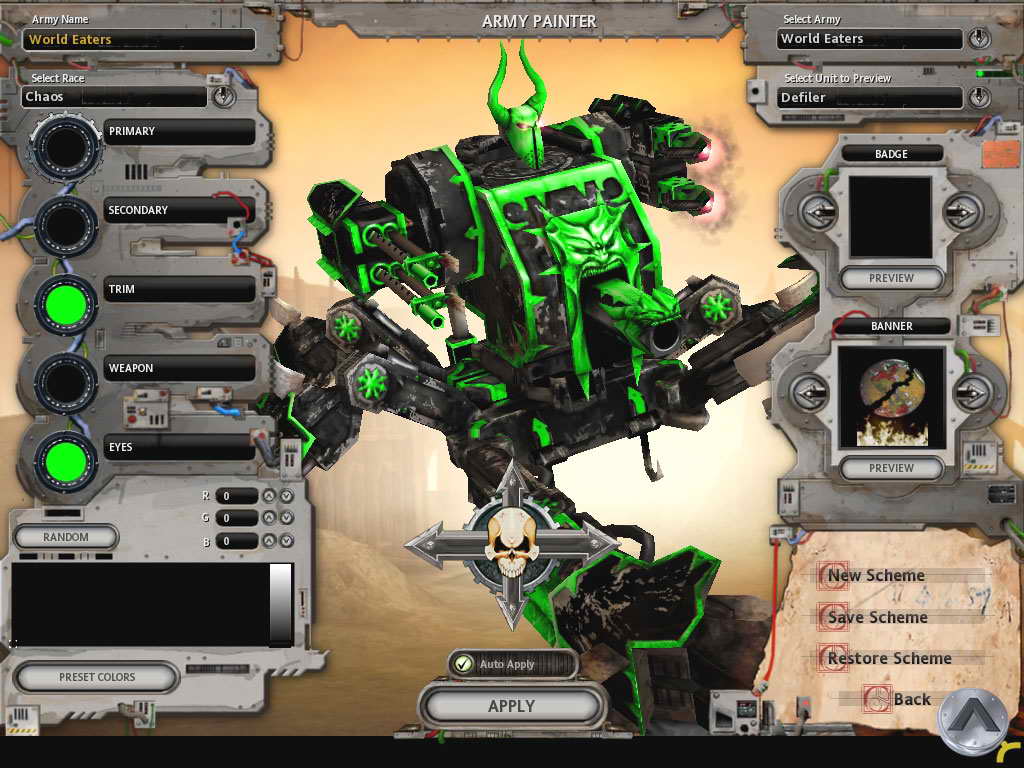Show the next banner with right arrow
1024x768 pixels.
pos(964,392)
